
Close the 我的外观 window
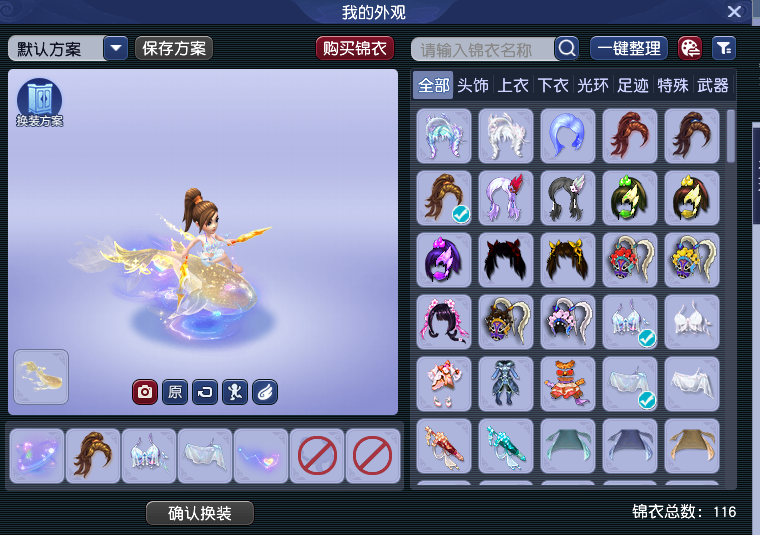click(734, 12)
